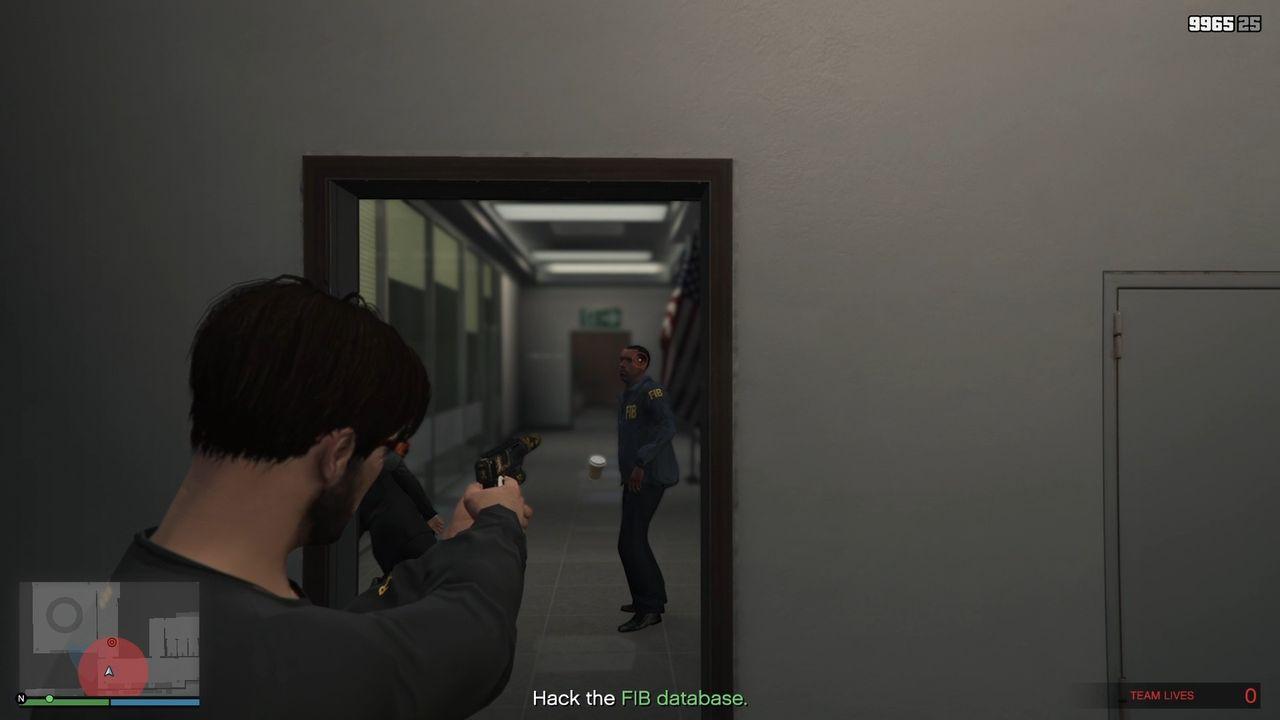Click the red zero on the TEAM LIVES counter
Viewport: 1280px width, 720px height.
[1250, 694]
